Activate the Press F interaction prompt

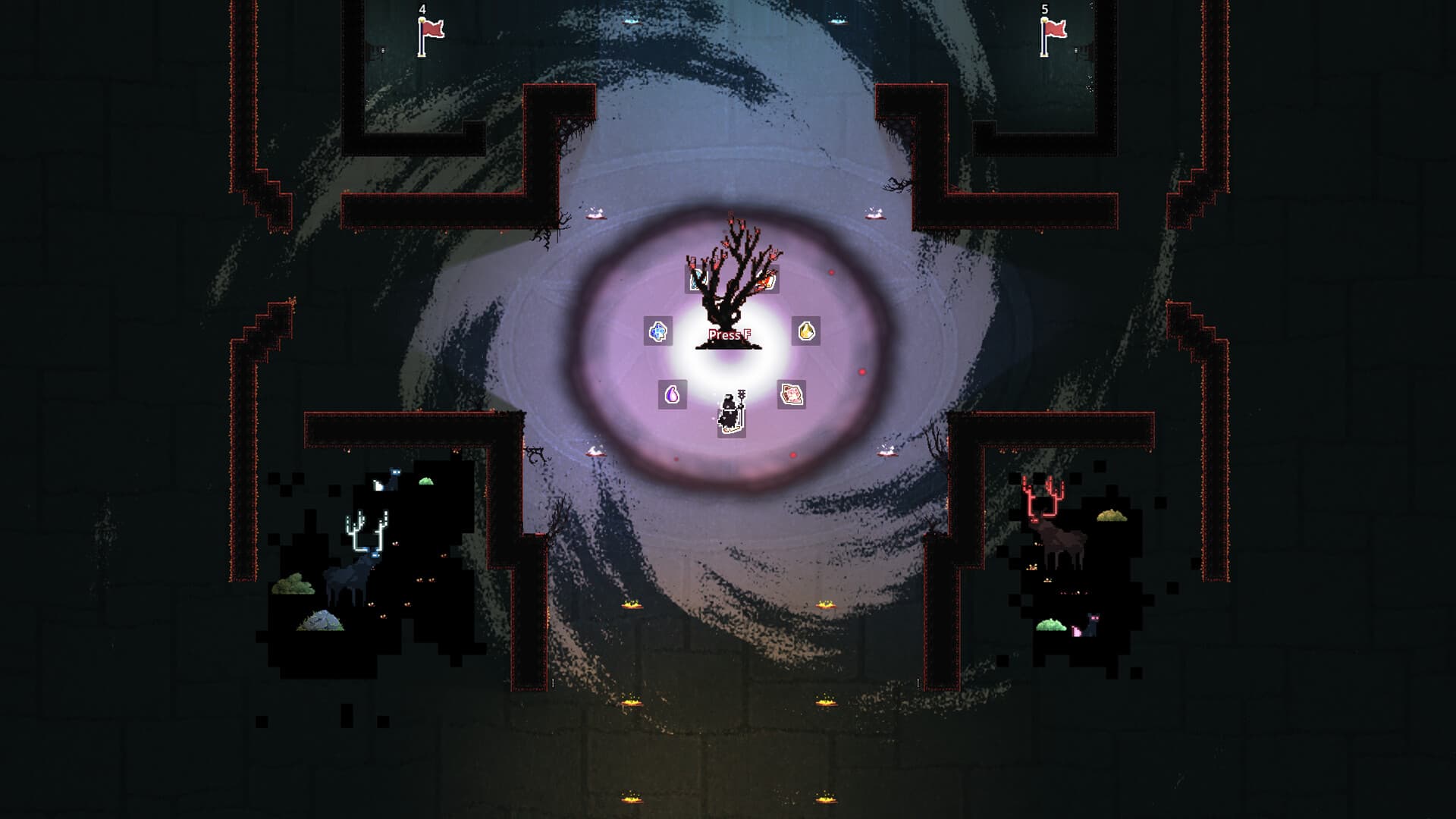pos(730,334)
